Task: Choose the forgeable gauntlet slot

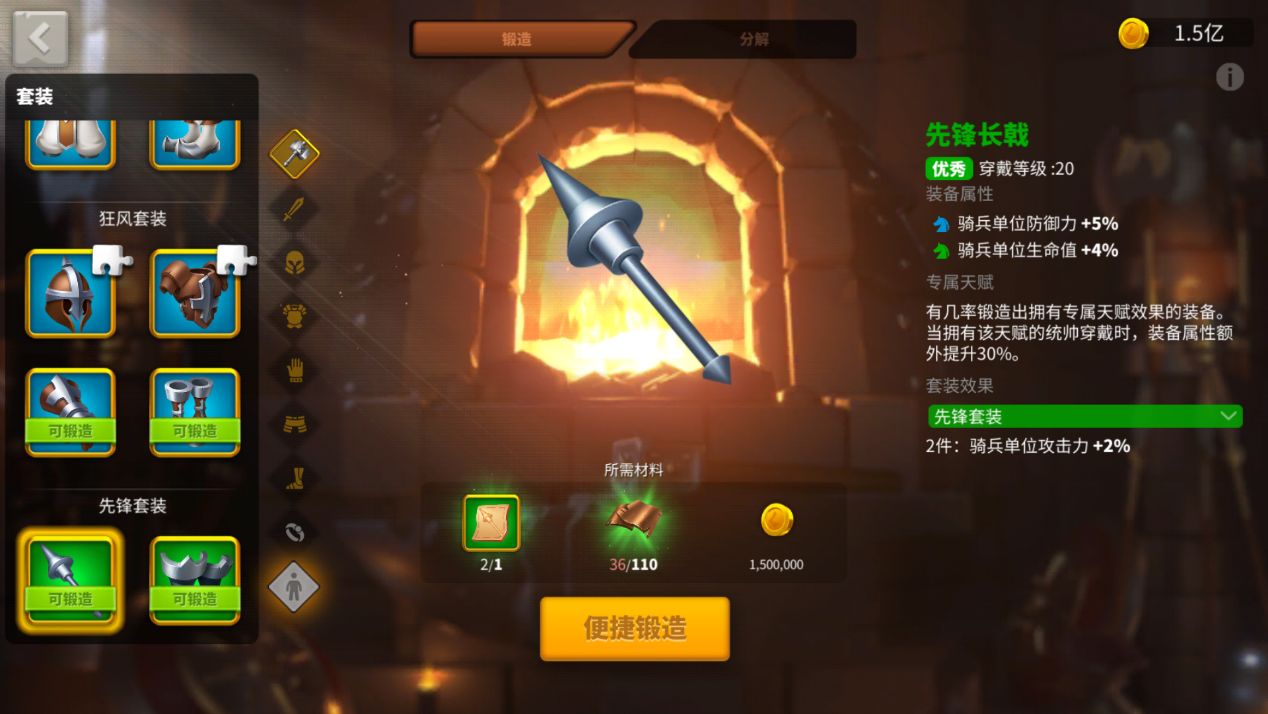Action: pyautogui.click(x=70, y=412)
